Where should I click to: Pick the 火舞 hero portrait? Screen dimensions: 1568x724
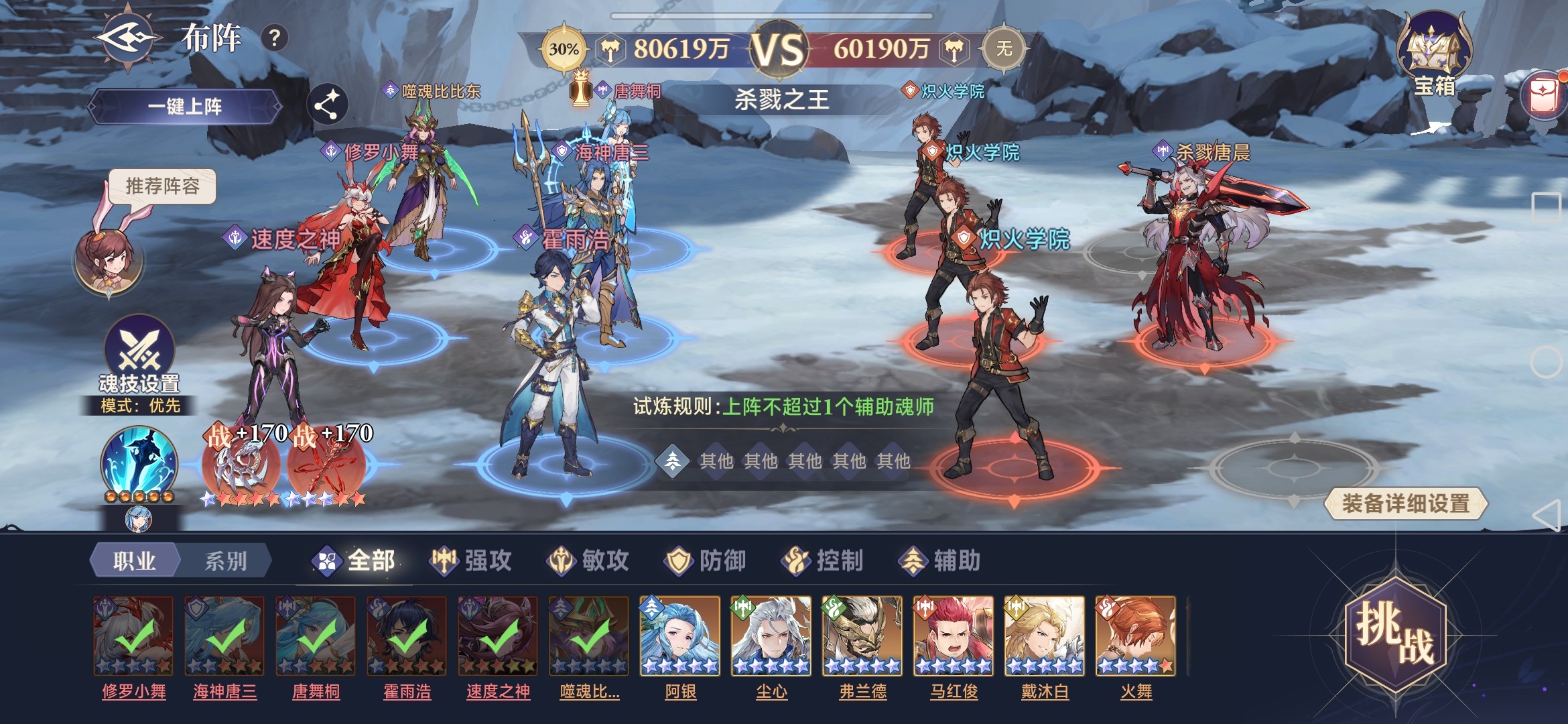tap(1136, 636)
